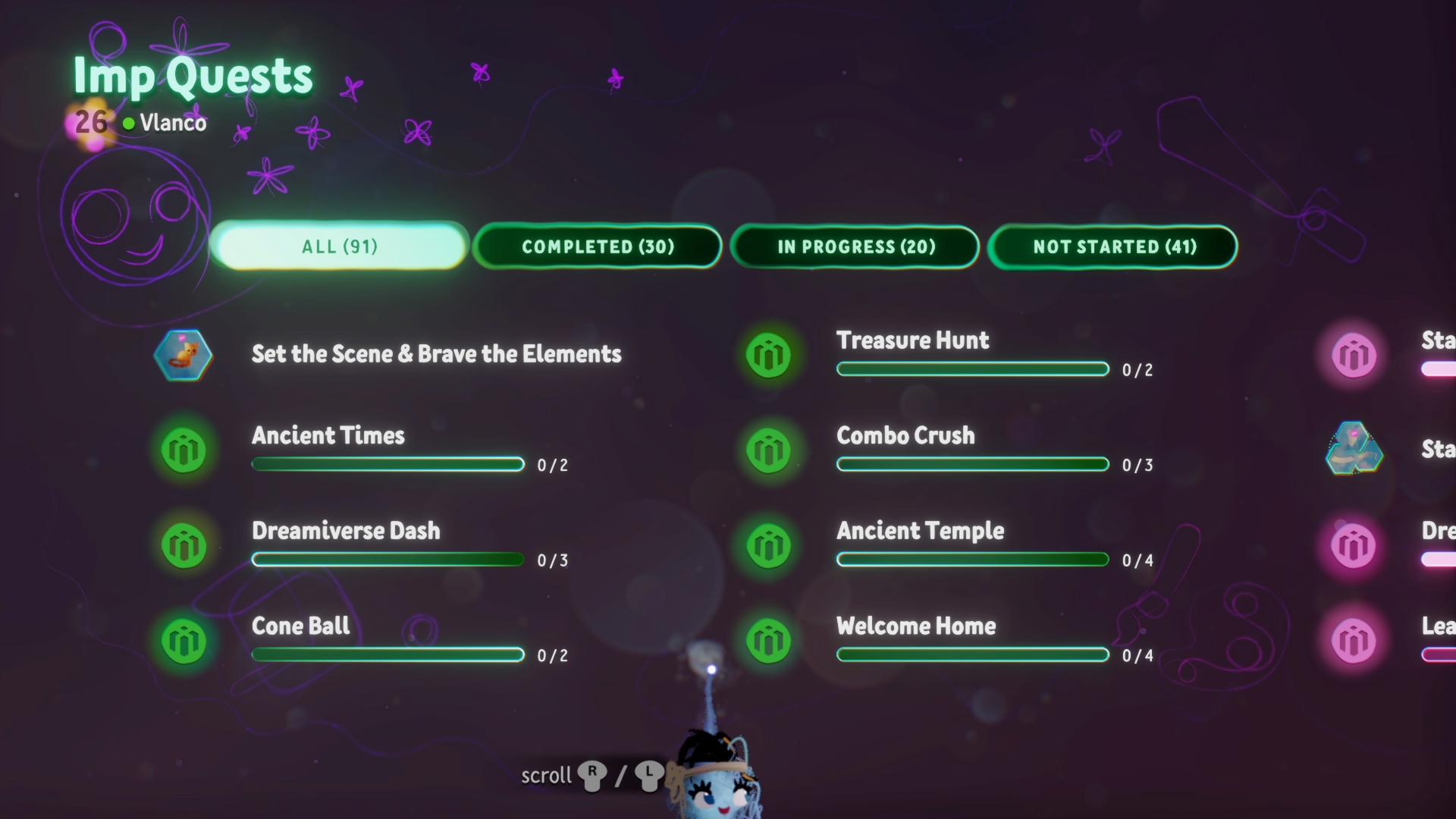This screenshot has width=1456, height=819.
Task: Open the Ancient Temple quest
Action: [920, 531]
